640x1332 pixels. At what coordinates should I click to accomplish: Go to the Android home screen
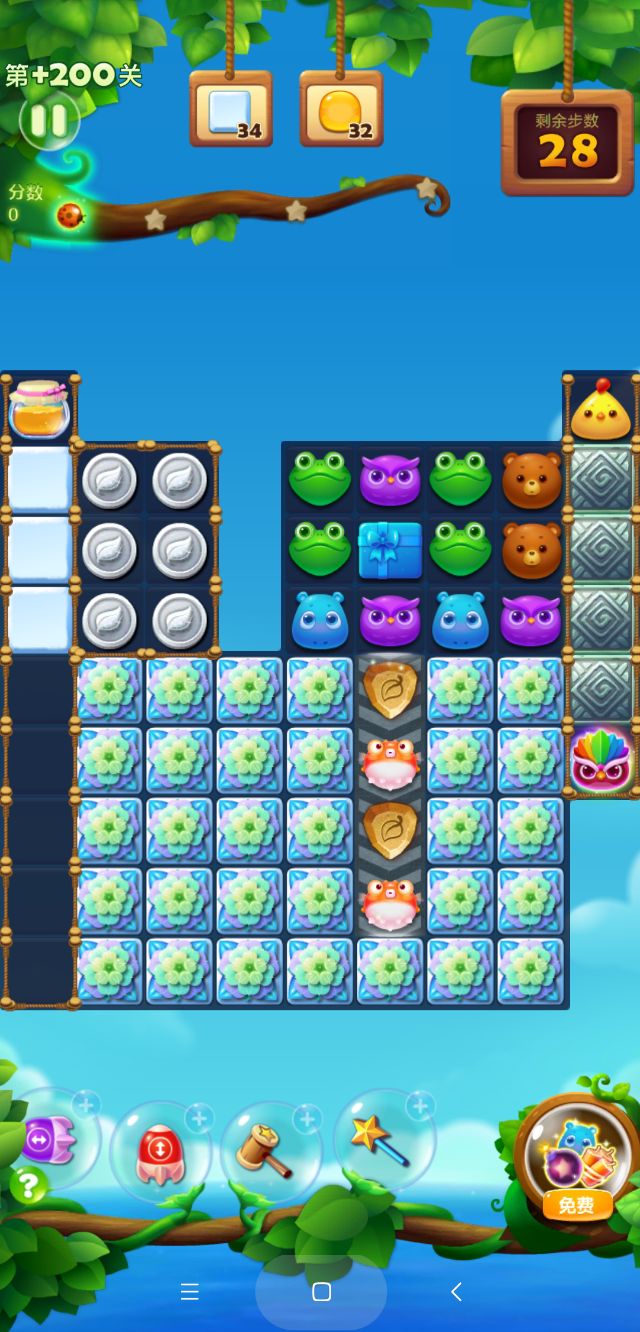(x=321, y=1292)
